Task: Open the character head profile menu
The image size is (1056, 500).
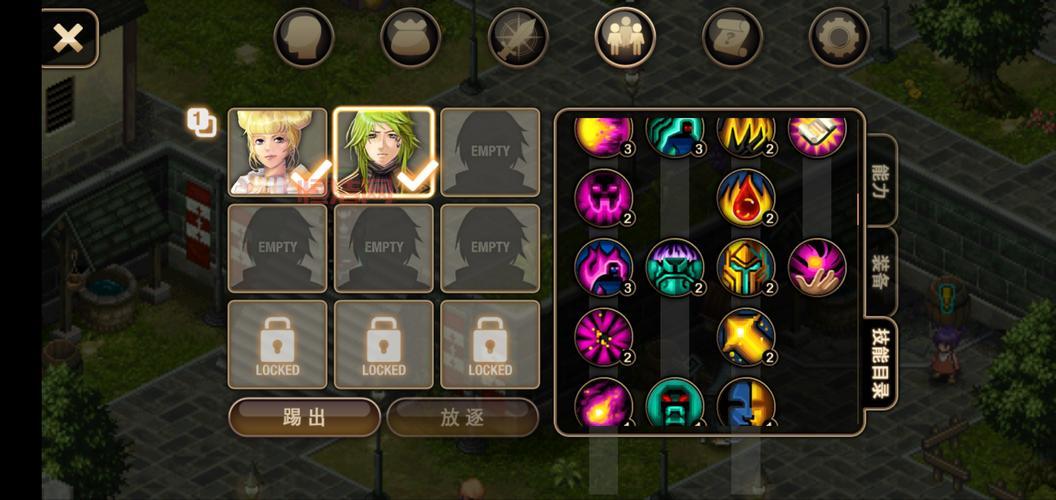Action: (x=303, y=38)
